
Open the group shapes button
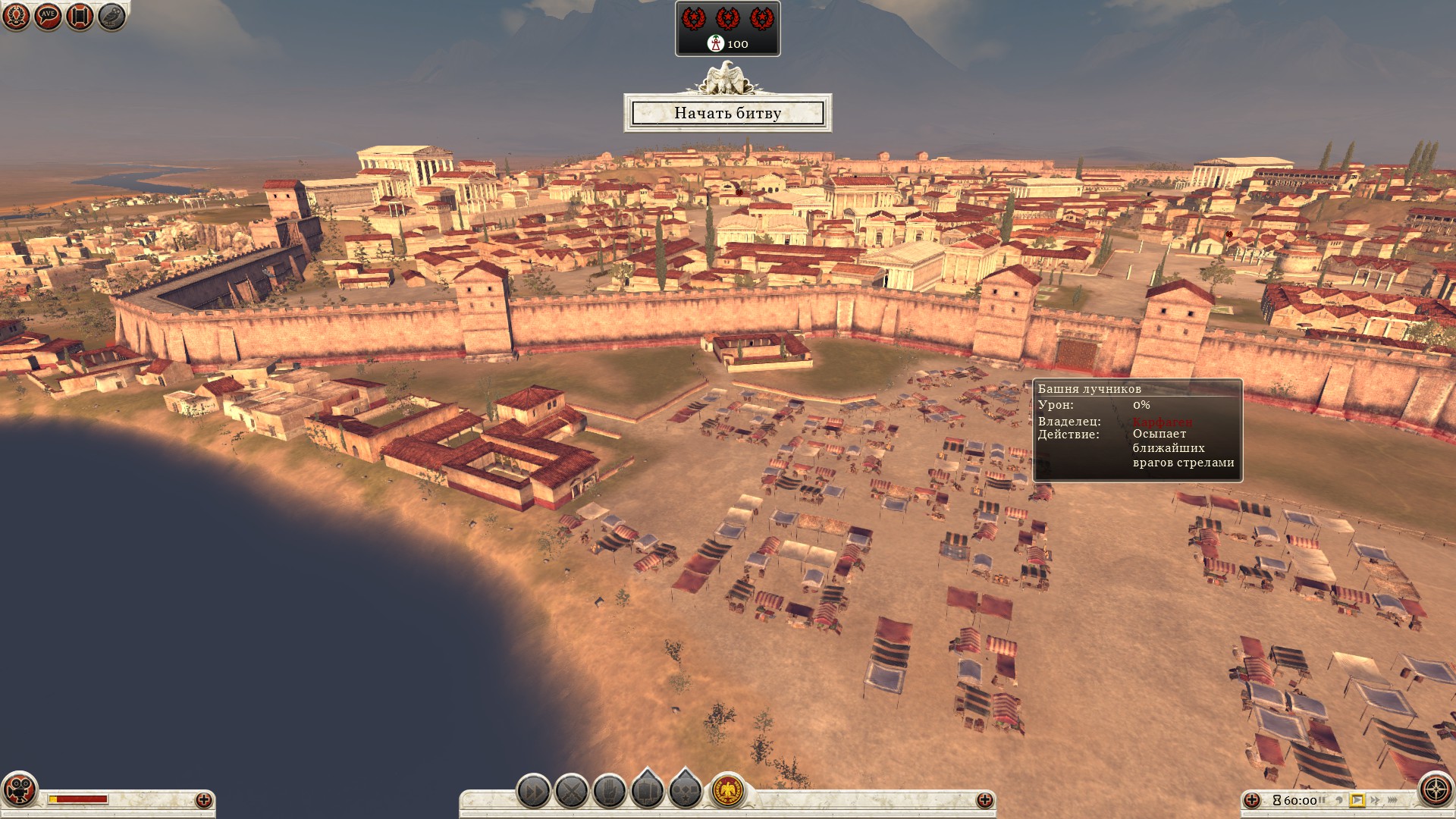pyautogui.click(x=686, y=791)
